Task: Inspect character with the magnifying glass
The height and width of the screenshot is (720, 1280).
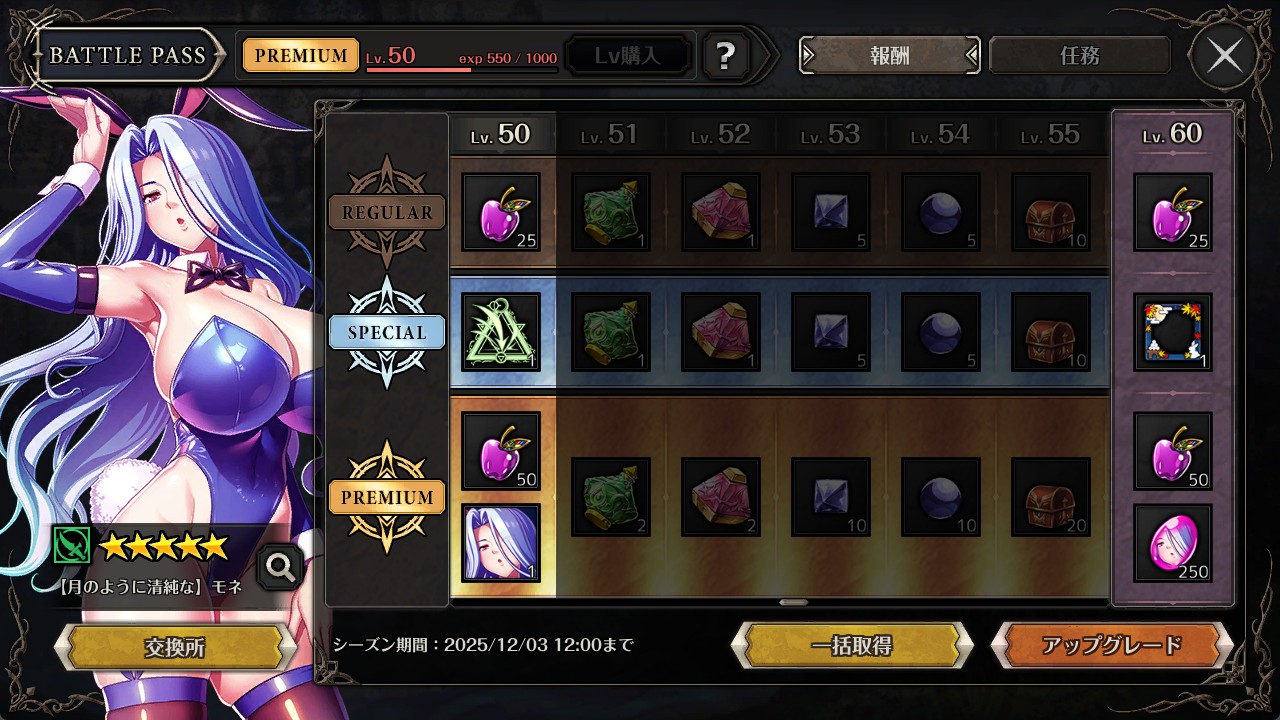Action: [x=281, y=568]
